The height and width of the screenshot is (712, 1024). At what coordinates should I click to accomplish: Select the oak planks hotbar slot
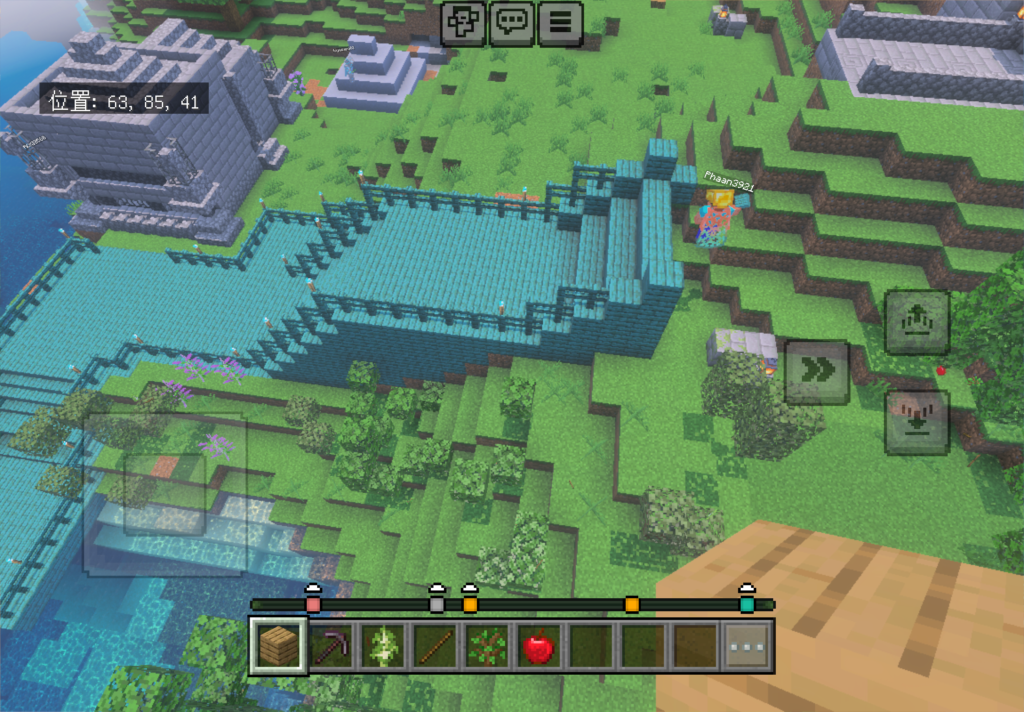click(278, 646)
